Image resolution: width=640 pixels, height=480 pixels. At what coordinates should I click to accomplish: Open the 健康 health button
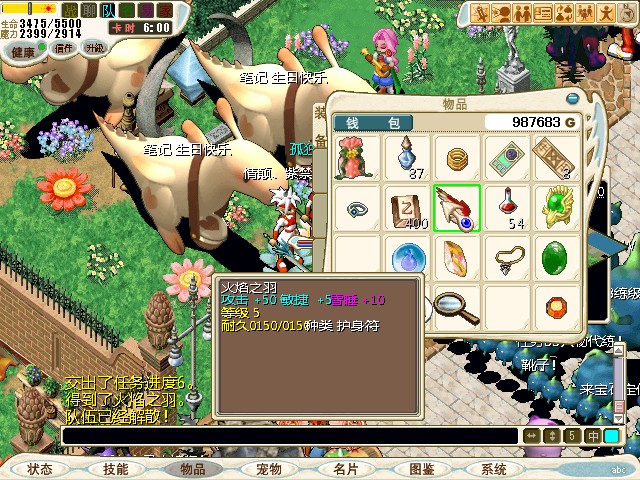pos(24,48)
